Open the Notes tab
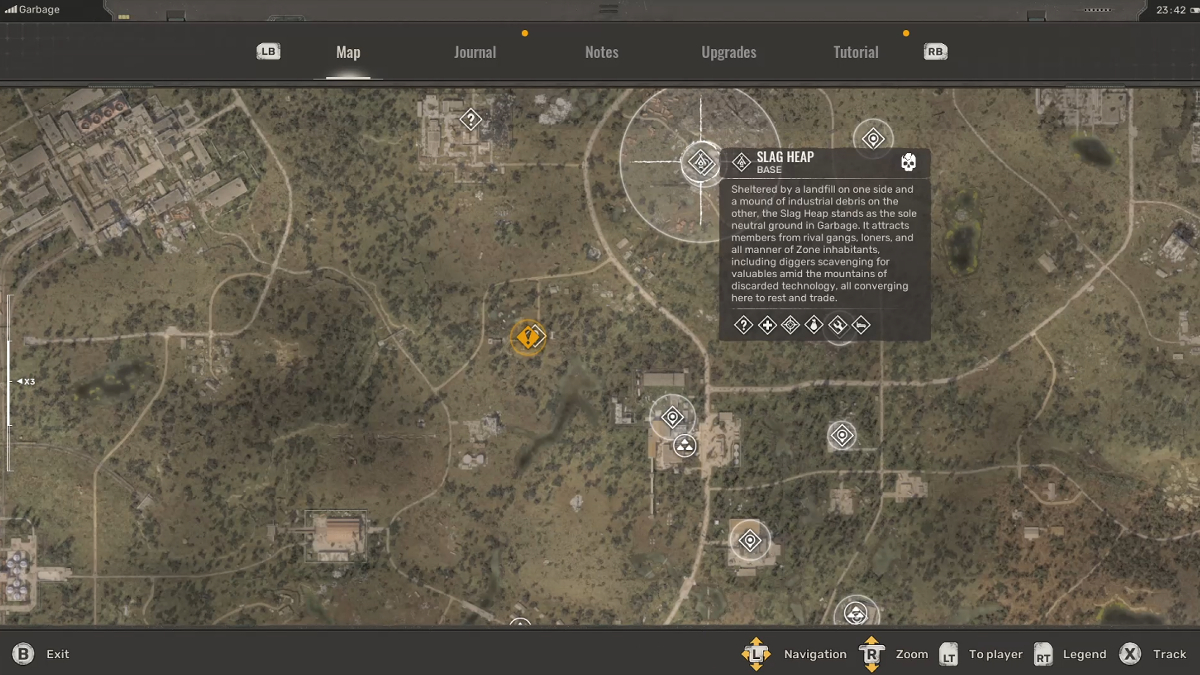The height and width of the screenshot is (675, 1200). pos(601,52)
